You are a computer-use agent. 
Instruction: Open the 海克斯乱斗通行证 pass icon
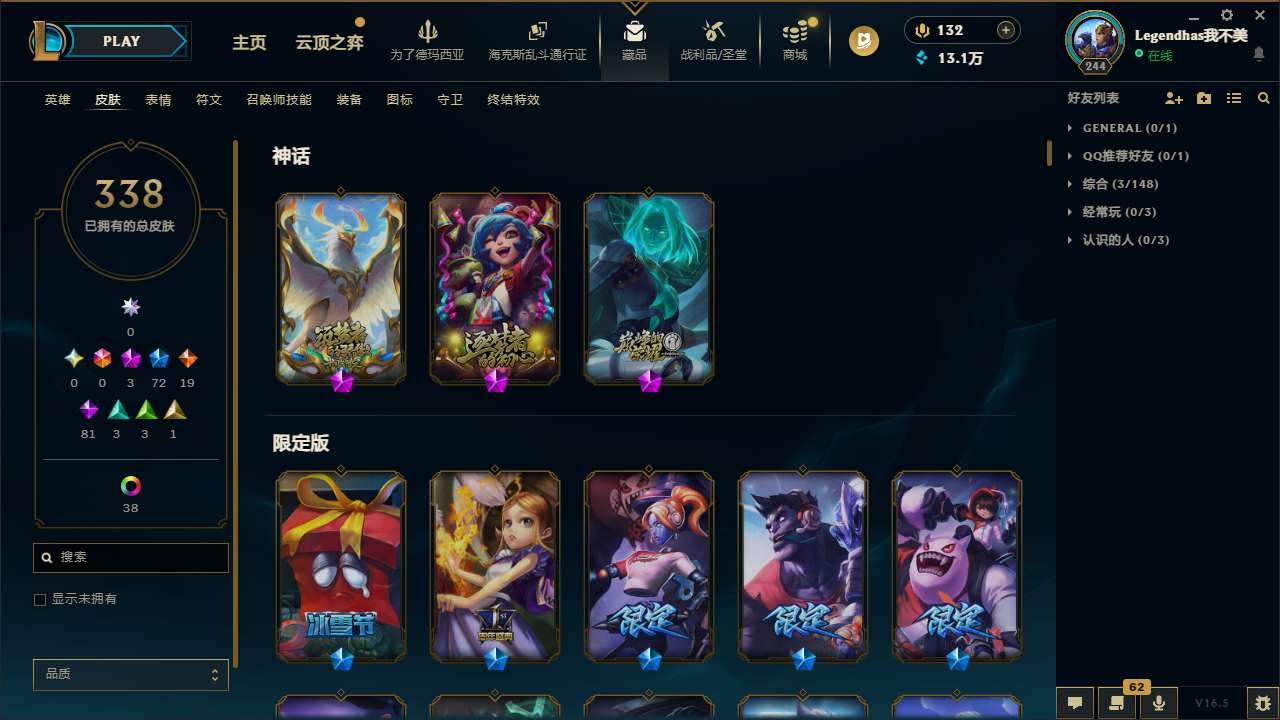pyautogui.click(x=537, y=32)
